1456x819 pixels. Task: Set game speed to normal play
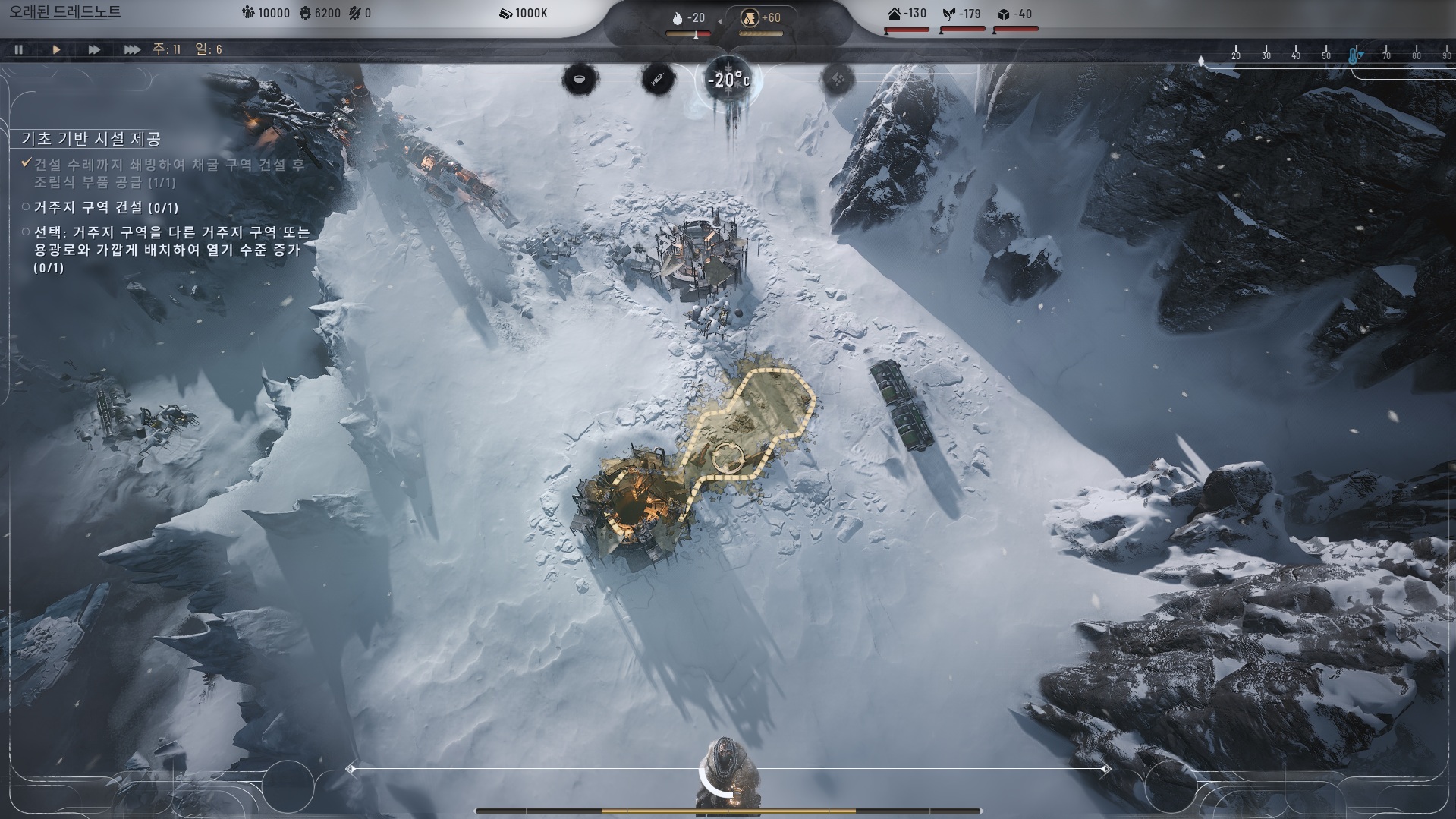pos(56,49)
